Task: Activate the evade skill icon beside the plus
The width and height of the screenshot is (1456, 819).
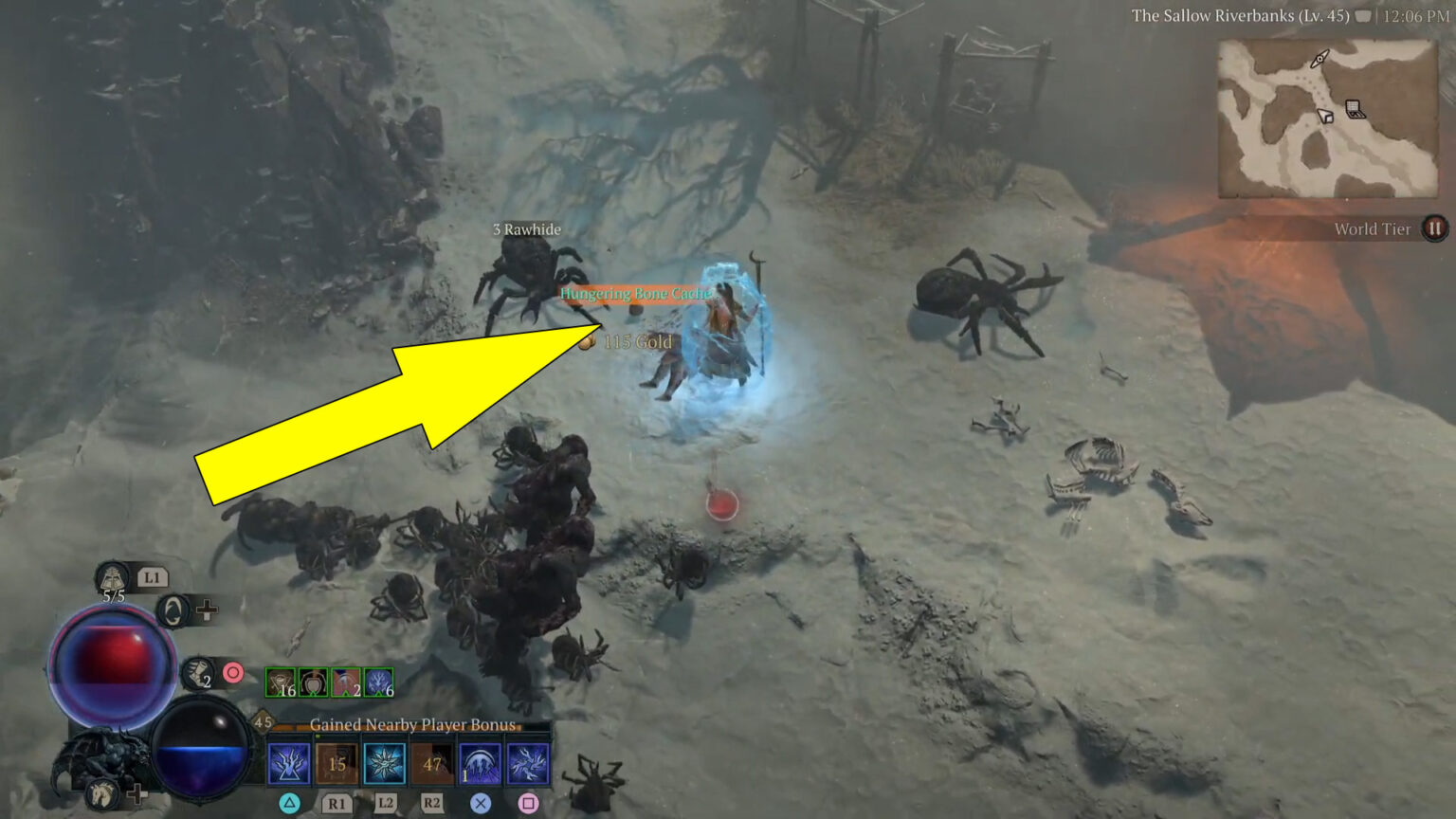Action: (172, 610)
